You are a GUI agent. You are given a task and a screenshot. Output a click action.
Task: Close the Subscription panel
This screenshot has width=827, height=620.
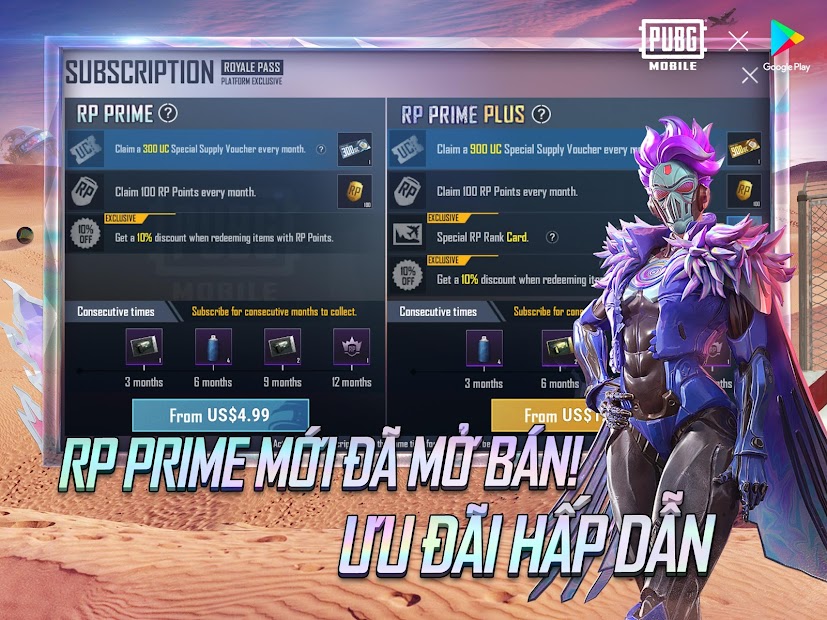pyautogui.click(x=749, y=75)
